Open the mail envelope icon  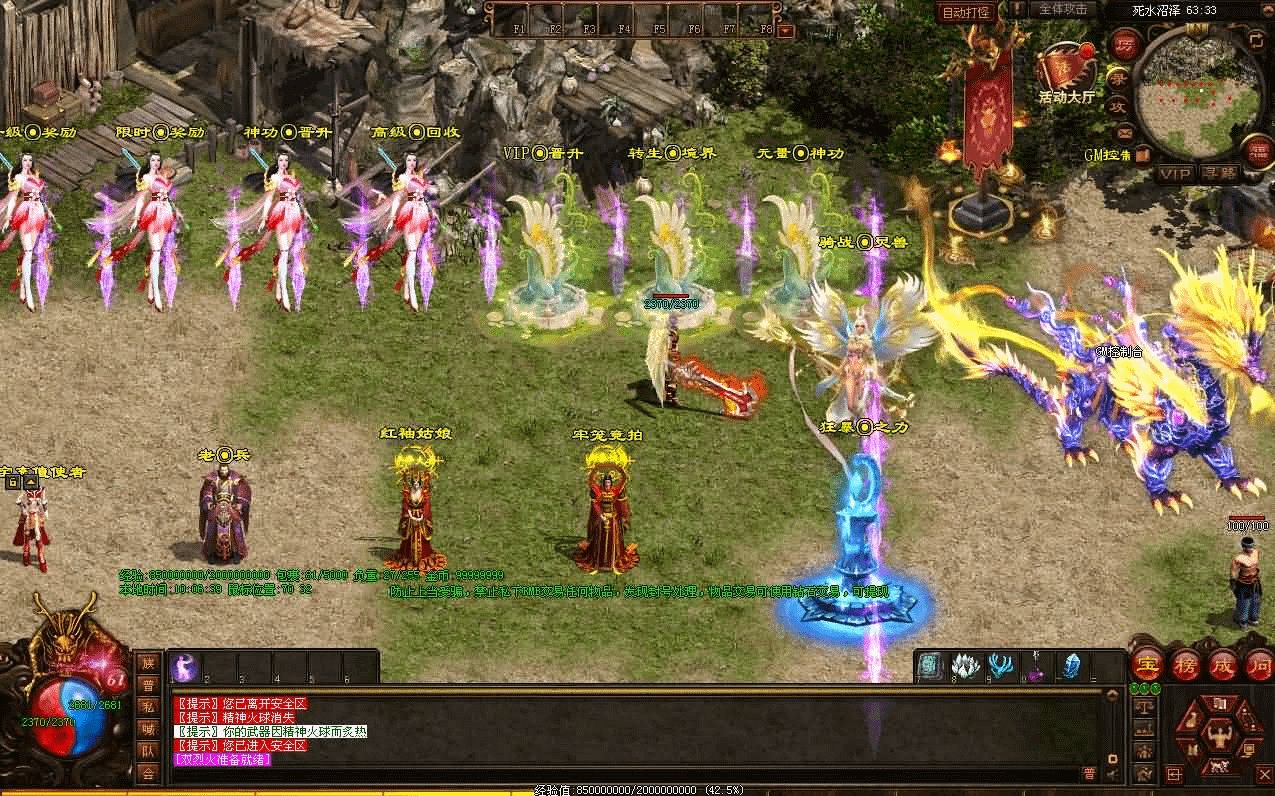coord(1125,132)
